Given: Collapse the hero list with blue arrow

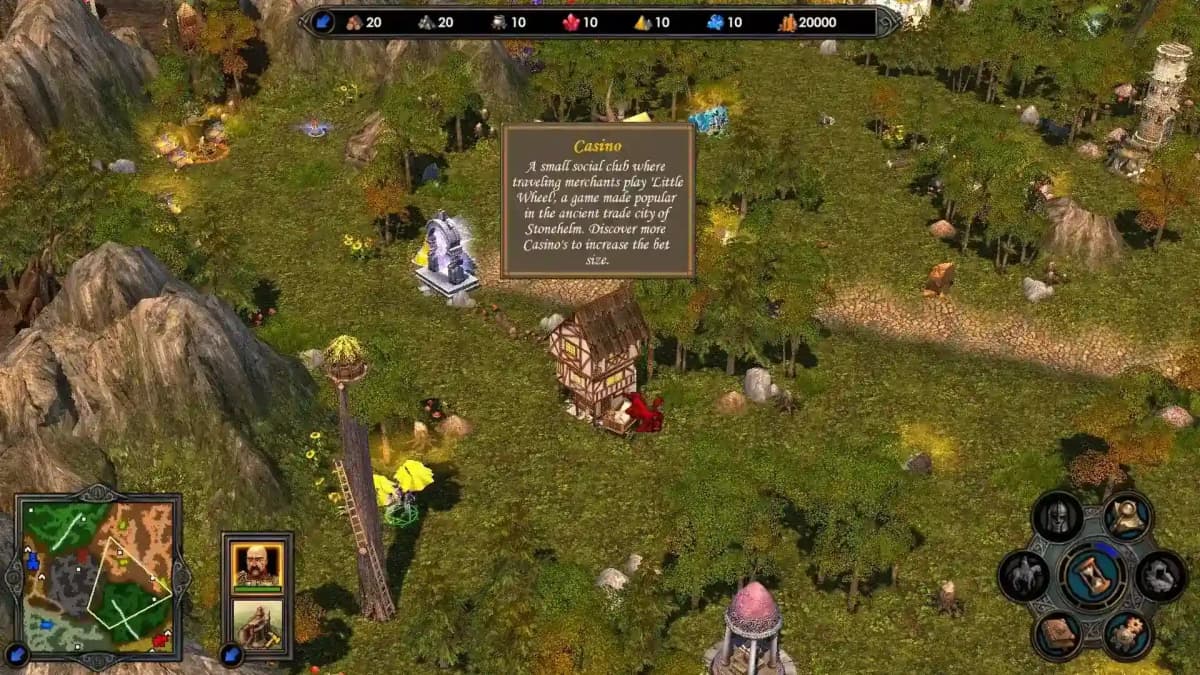Looking at the screenshot, I should (x=232, y=655).
